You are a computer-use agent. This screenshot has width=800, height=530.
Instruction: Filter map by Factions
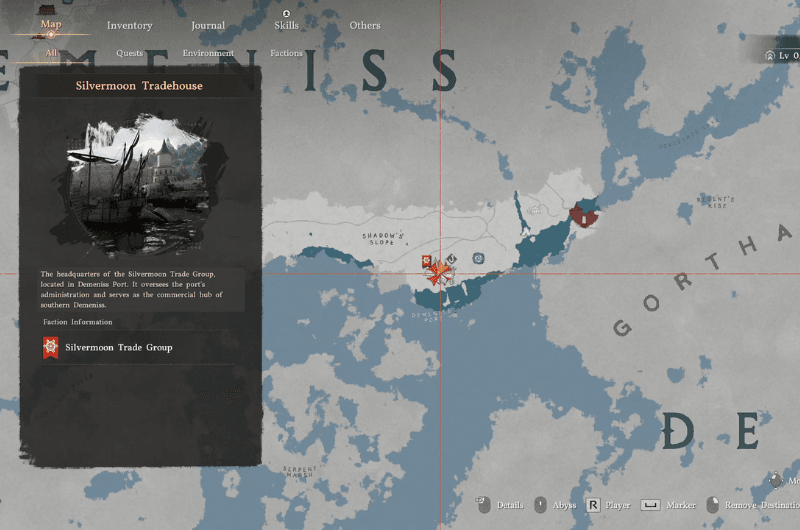pyautogui.click(x=286, y=53)
